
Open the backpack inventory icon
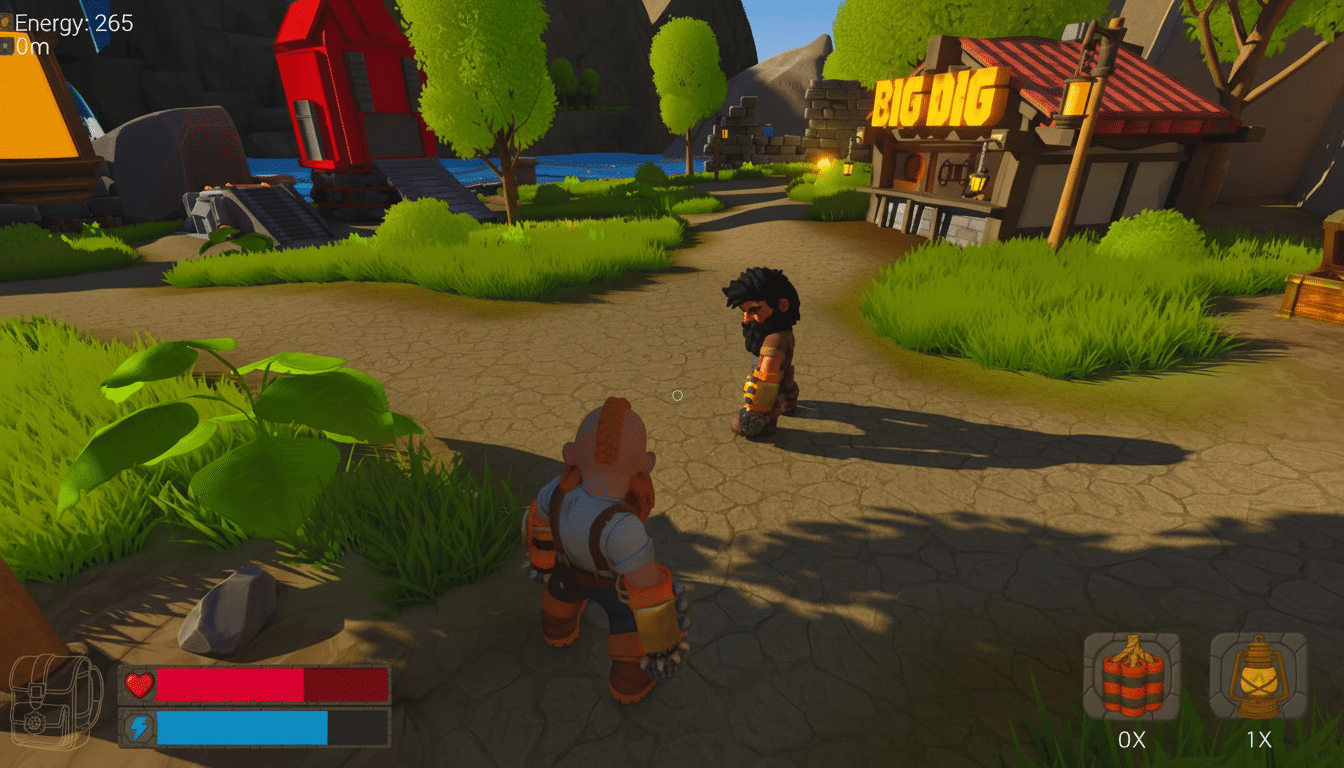tap(55, 700)
